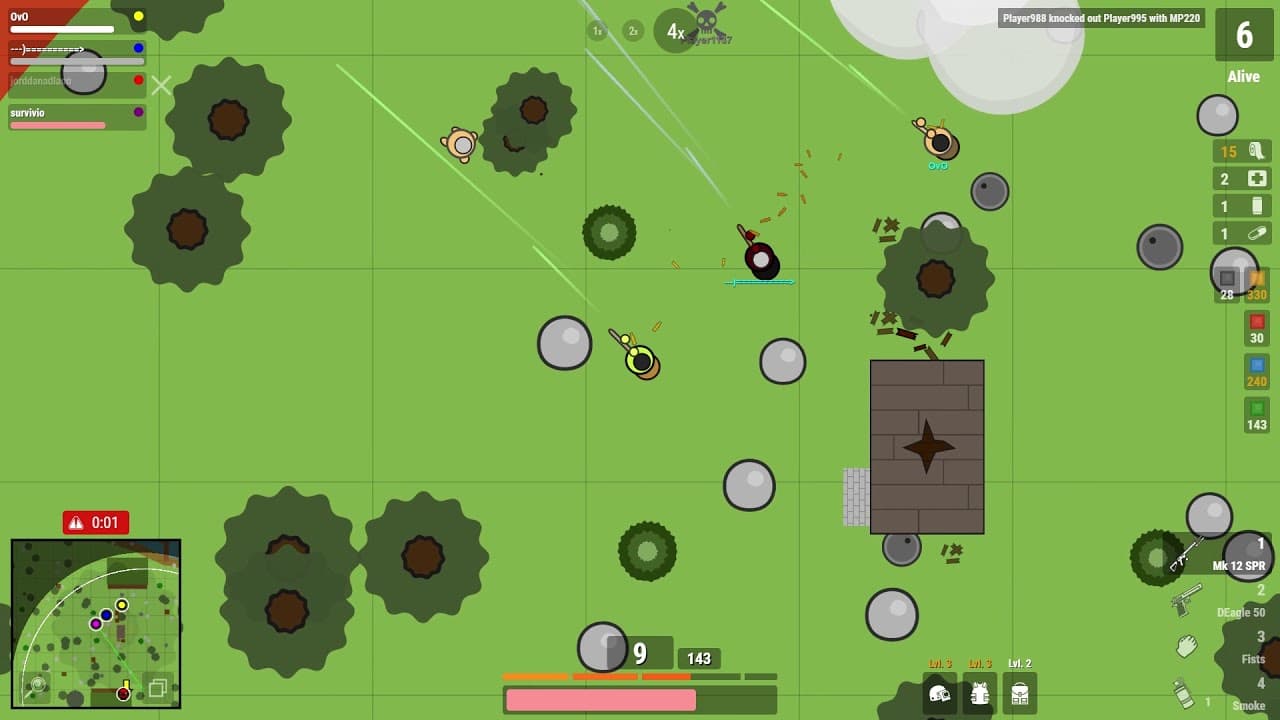Toggle 1x camera zoom
The image size is (1280, 720).
(x=596, y=31)
